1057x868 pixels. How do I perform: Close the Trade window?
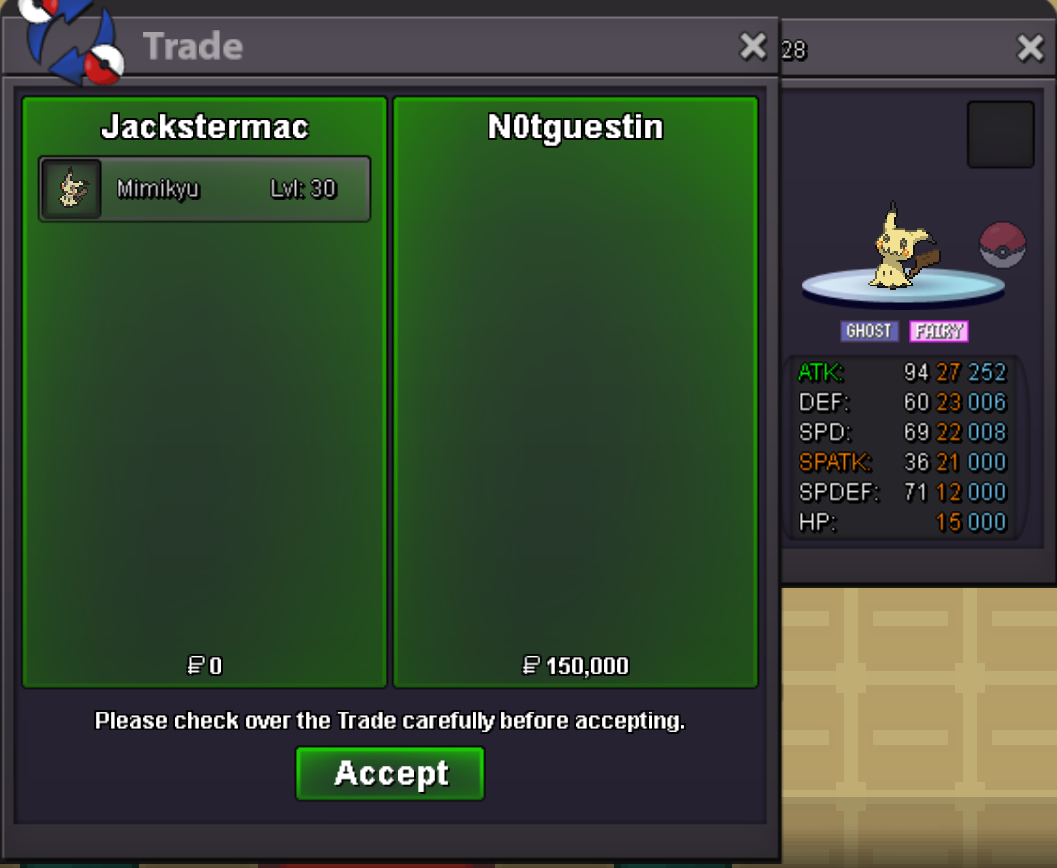coord(752,46)
